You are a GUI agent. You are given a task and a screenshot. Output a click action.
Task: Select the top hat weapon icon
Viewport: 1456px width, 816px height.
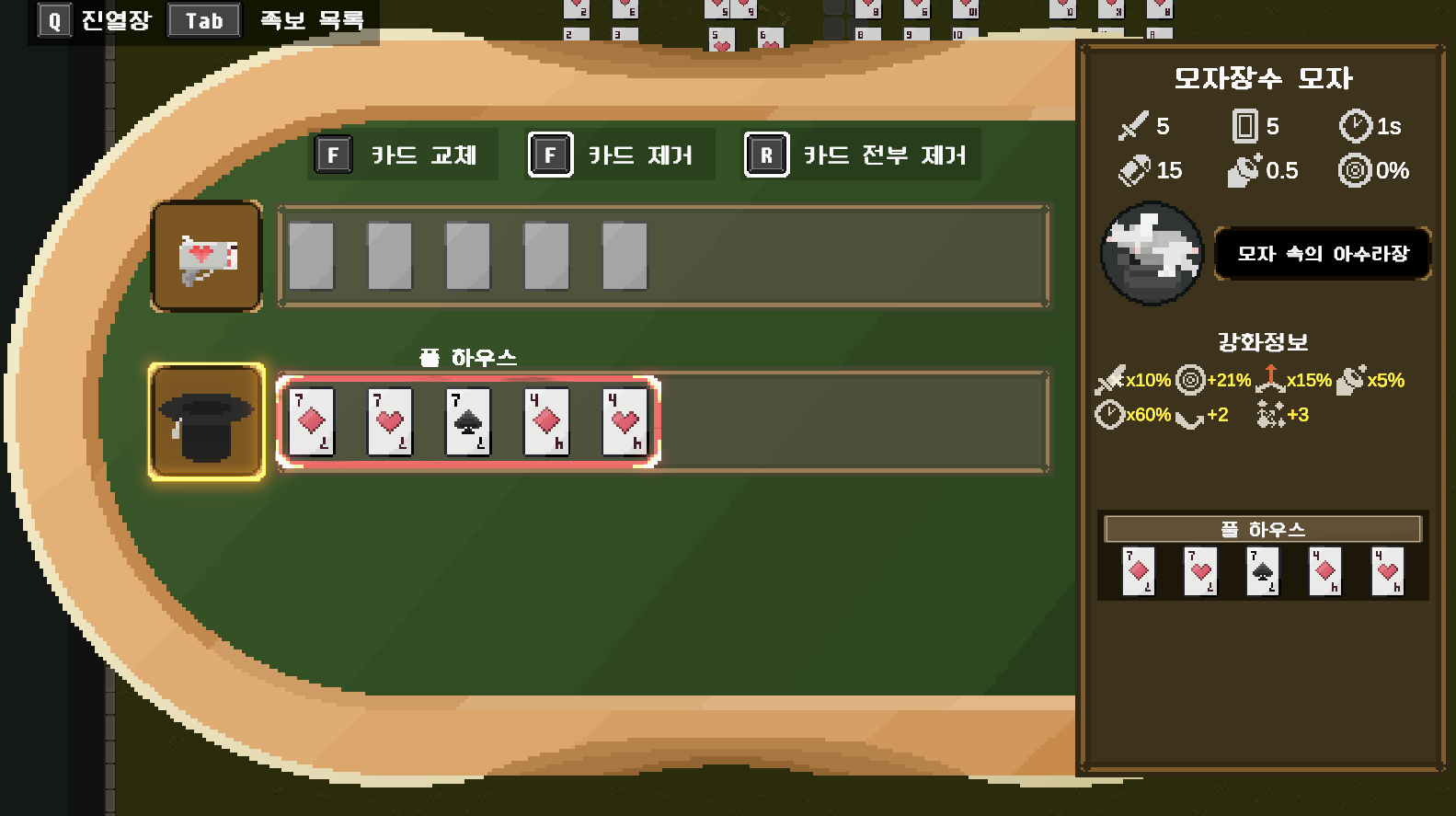click(x=206, y=420)
